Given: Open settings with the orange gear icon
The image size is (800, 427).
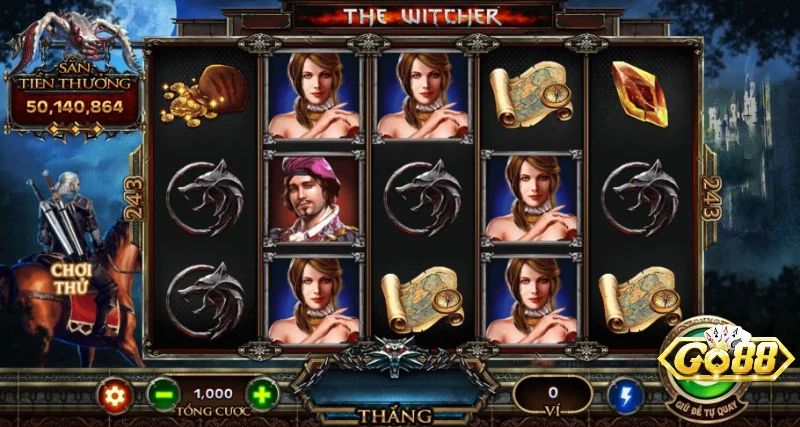Looking at the screenshot, I should pos(115,395).
